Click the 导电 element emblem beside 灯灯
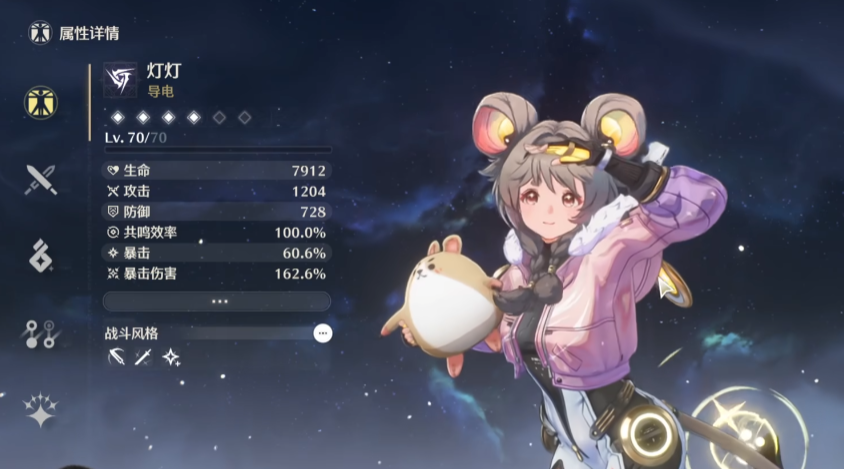Screen dimensions: 844x469 pos(120,79)
